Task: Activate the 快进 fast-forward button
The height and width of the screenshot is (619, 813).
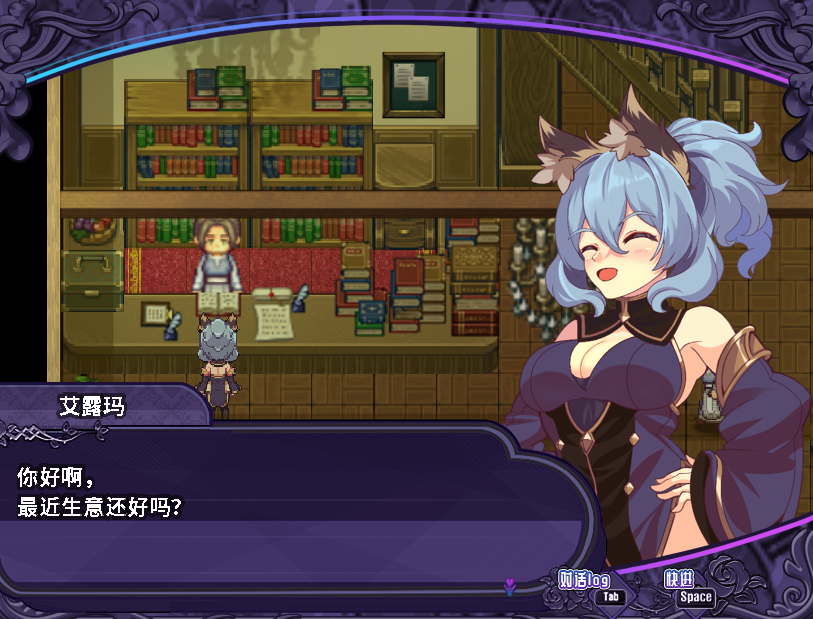Action: [x=680, y=580]
